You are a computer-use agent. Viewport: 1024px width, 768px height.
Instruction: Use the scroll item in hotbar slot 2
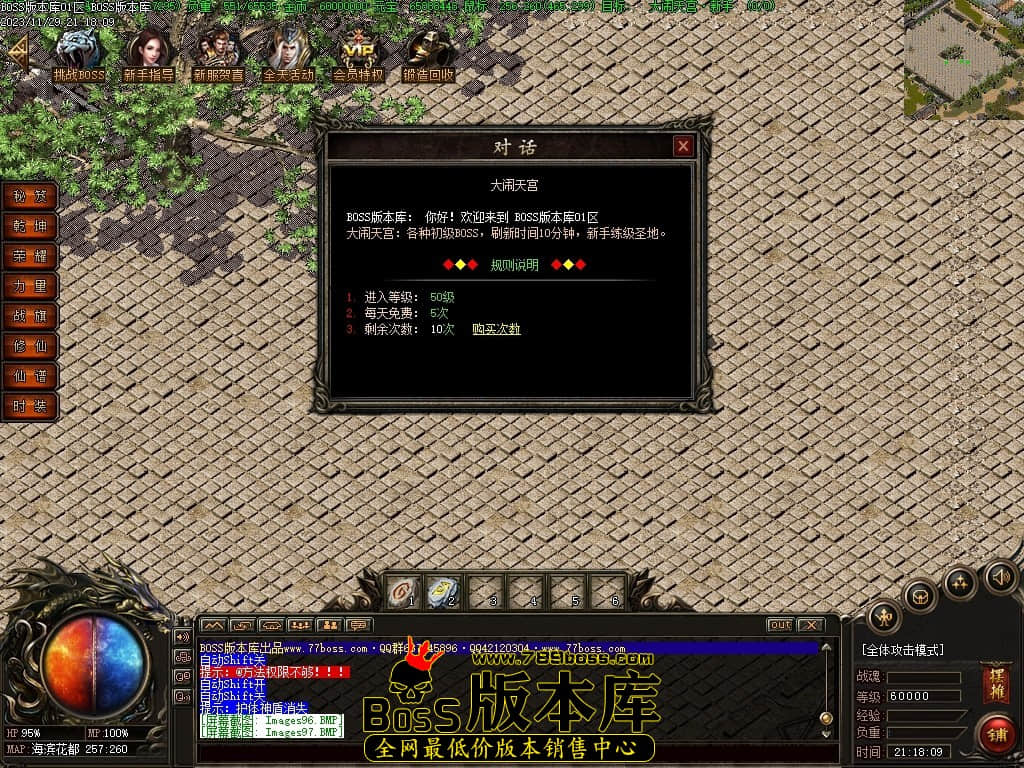pyautogui.click(x=441, y=592)
